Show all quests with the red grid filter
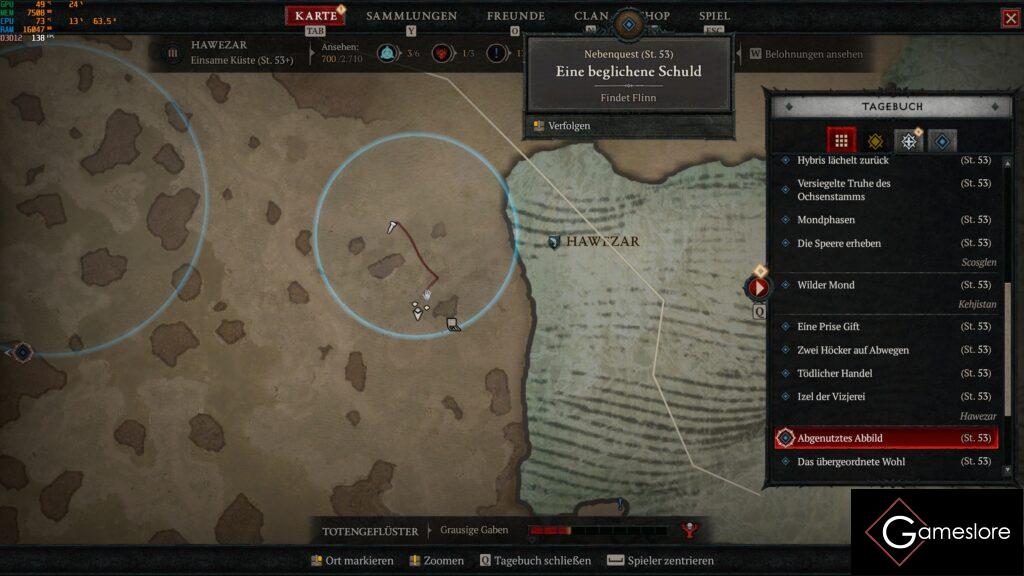This screenshot has height=576, width=1024. click(841, 141)
